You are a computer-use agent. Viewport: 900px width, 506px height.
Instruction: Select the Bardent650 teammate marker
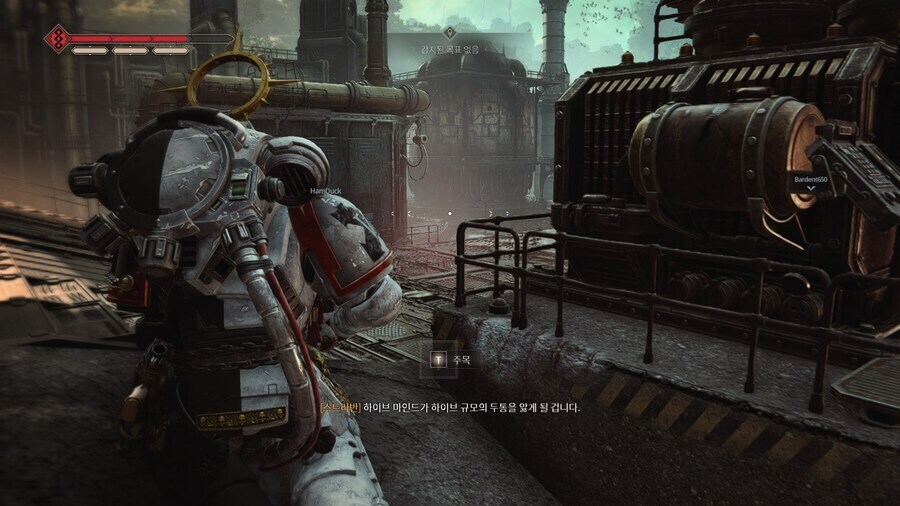click(x=810, y=180)
